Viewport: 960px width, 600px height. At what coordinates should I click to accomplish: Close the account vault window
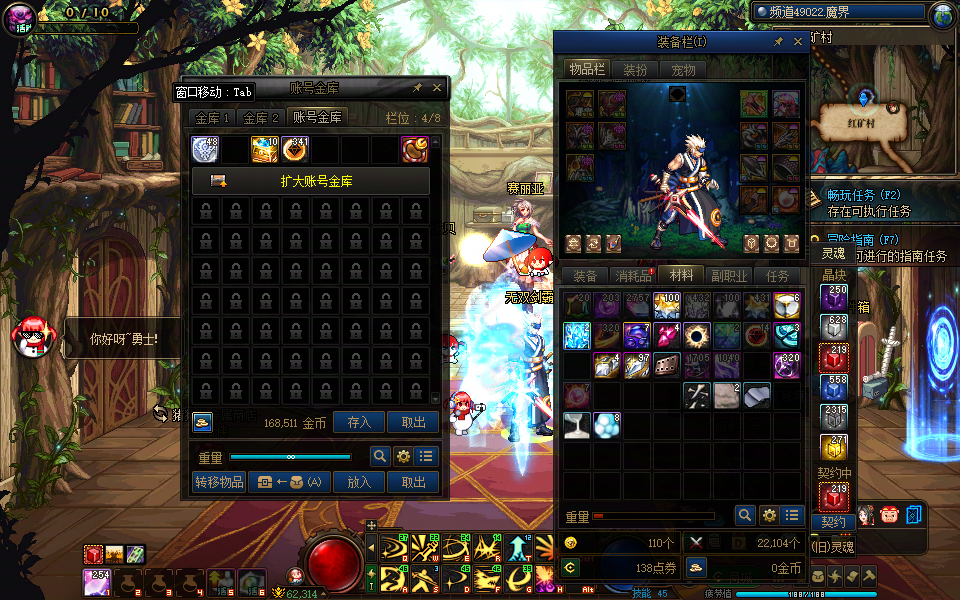click(x=437, y=88)
